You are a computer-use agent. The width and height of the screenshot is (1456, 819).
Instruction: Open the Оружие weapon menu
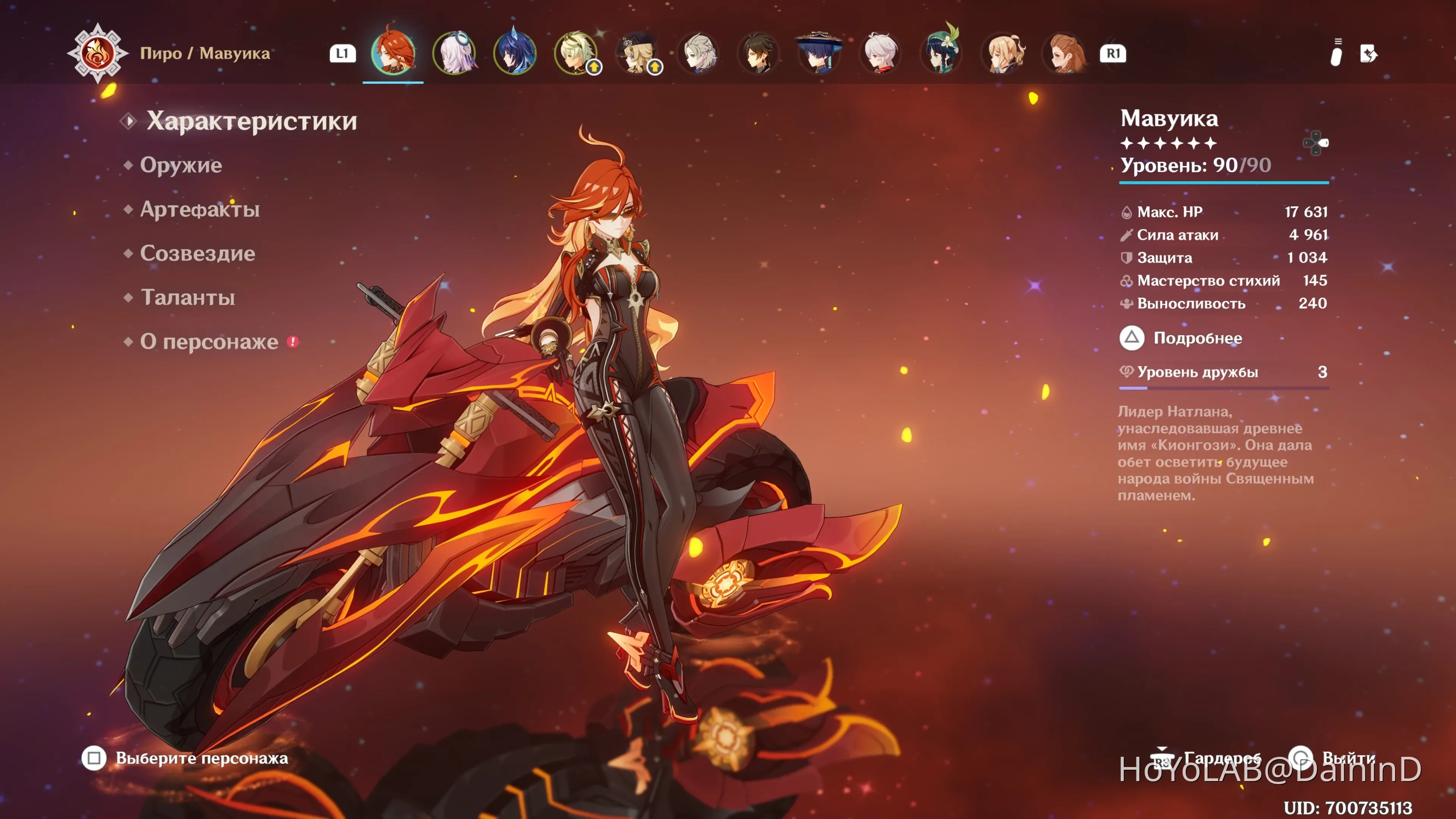[181, 165]
